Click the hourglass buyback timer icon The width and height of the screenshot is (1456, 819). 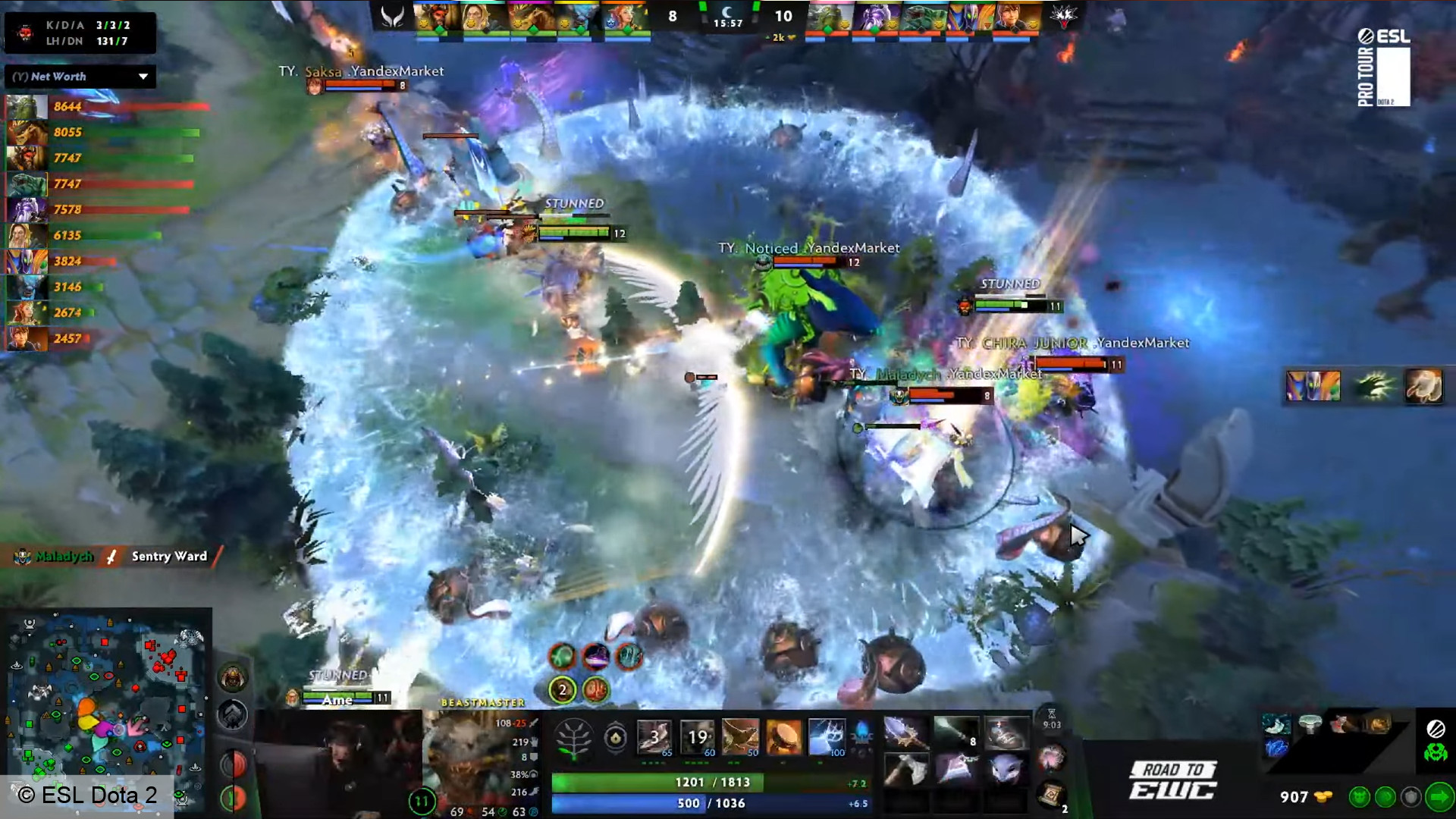[1051, 714]
